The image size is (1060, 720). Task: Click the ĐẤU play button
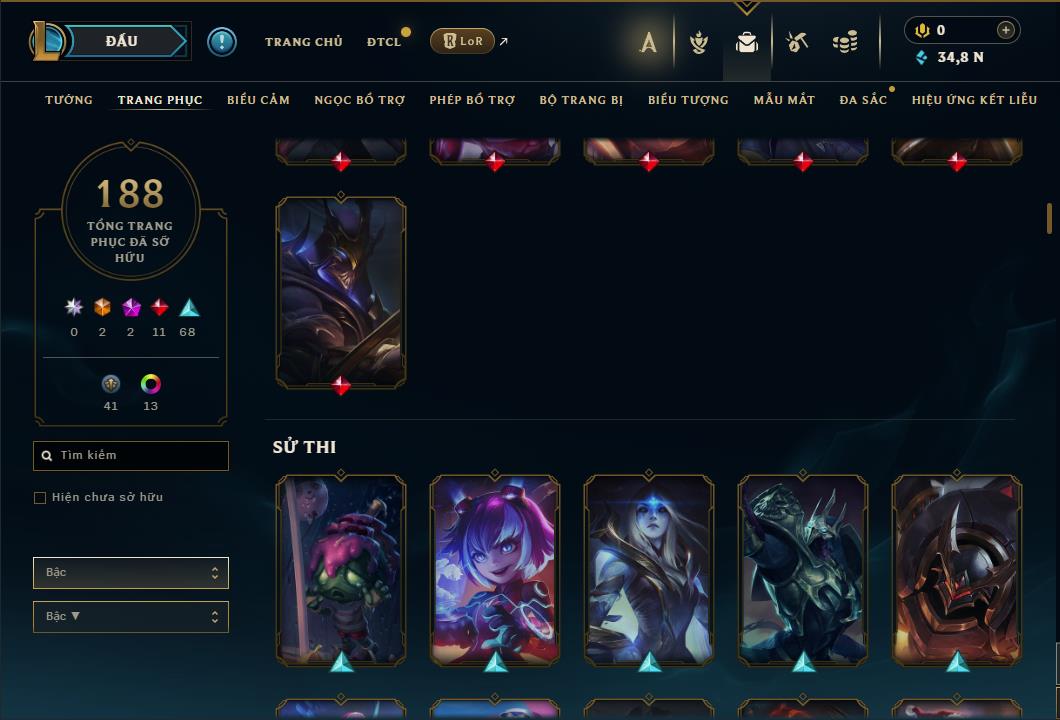(121, 41)
